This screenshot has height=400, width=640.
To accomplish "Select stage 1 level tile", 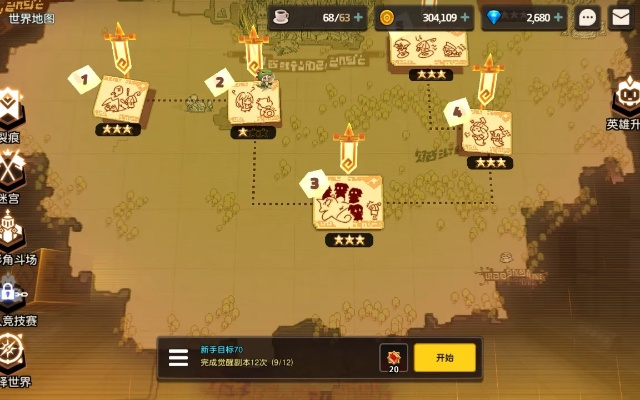I will point(120,100).
